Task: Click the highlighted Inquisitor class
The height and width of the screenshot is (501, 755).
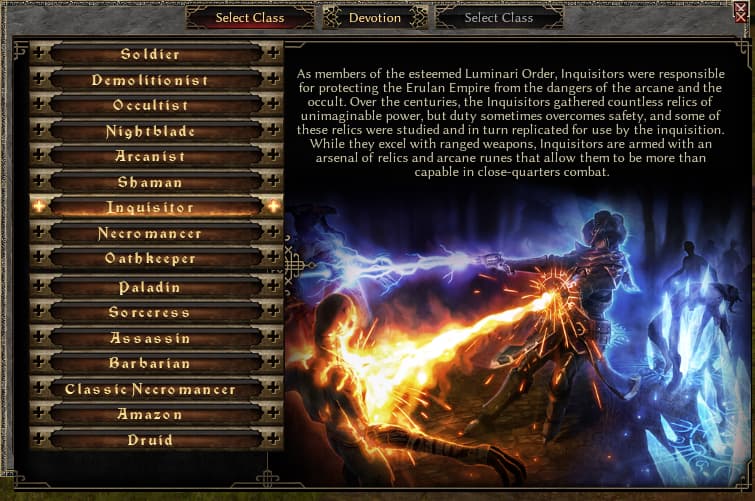Action: [151, 207]
